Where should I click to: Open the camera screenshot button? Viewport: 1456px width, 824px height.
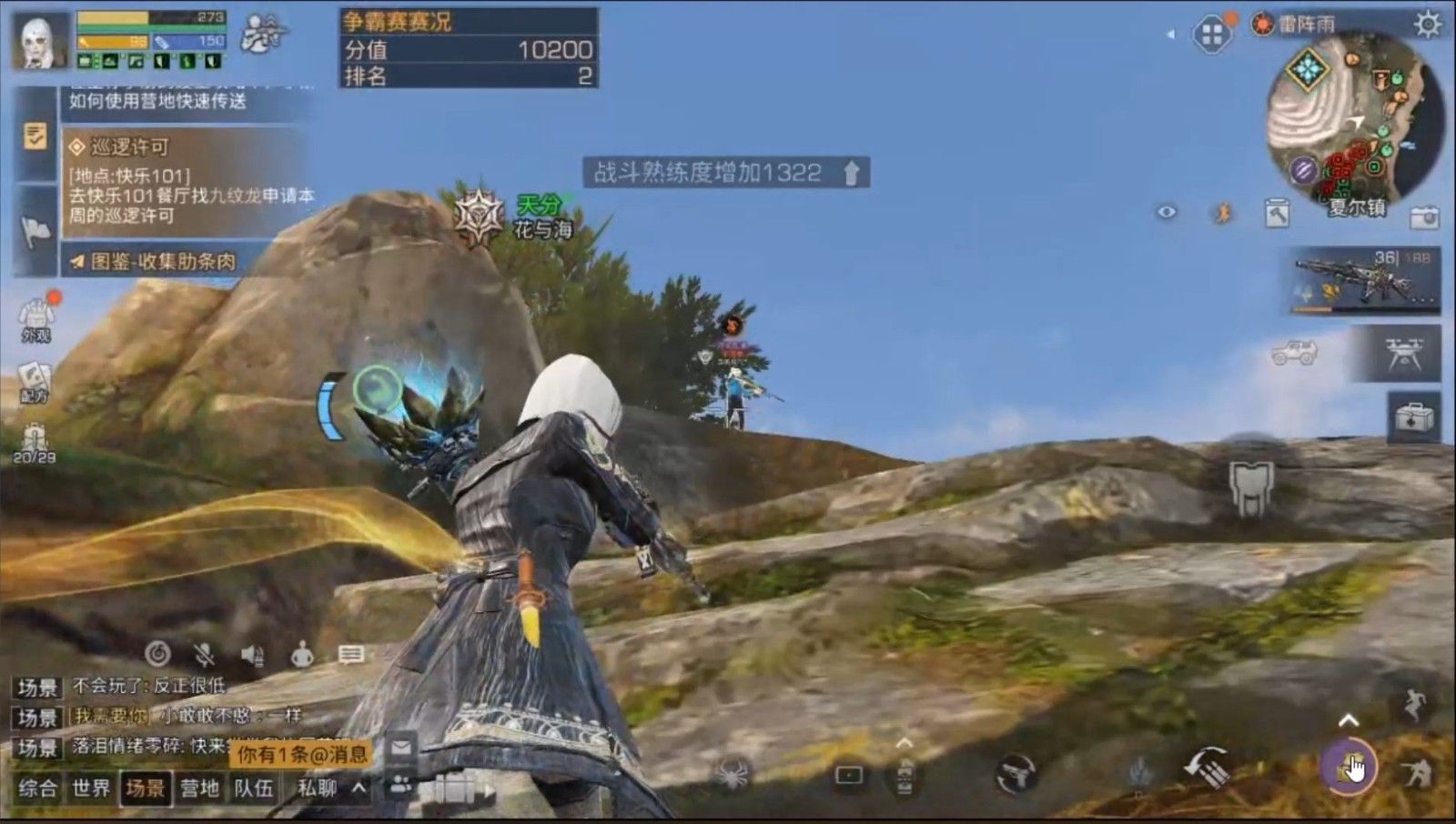pos(1424,217)
